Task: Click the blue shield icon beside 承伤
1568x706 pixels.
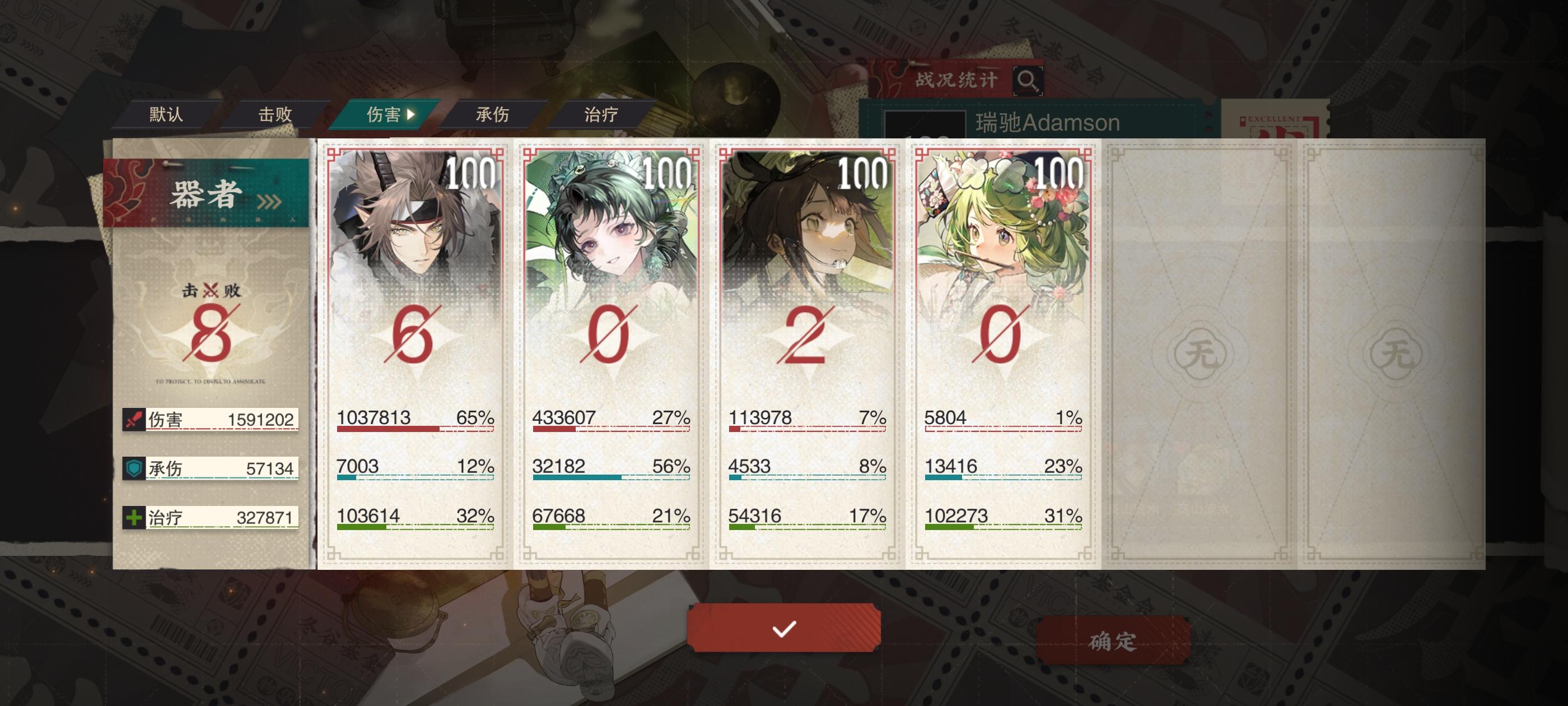Action: (135, 468)
